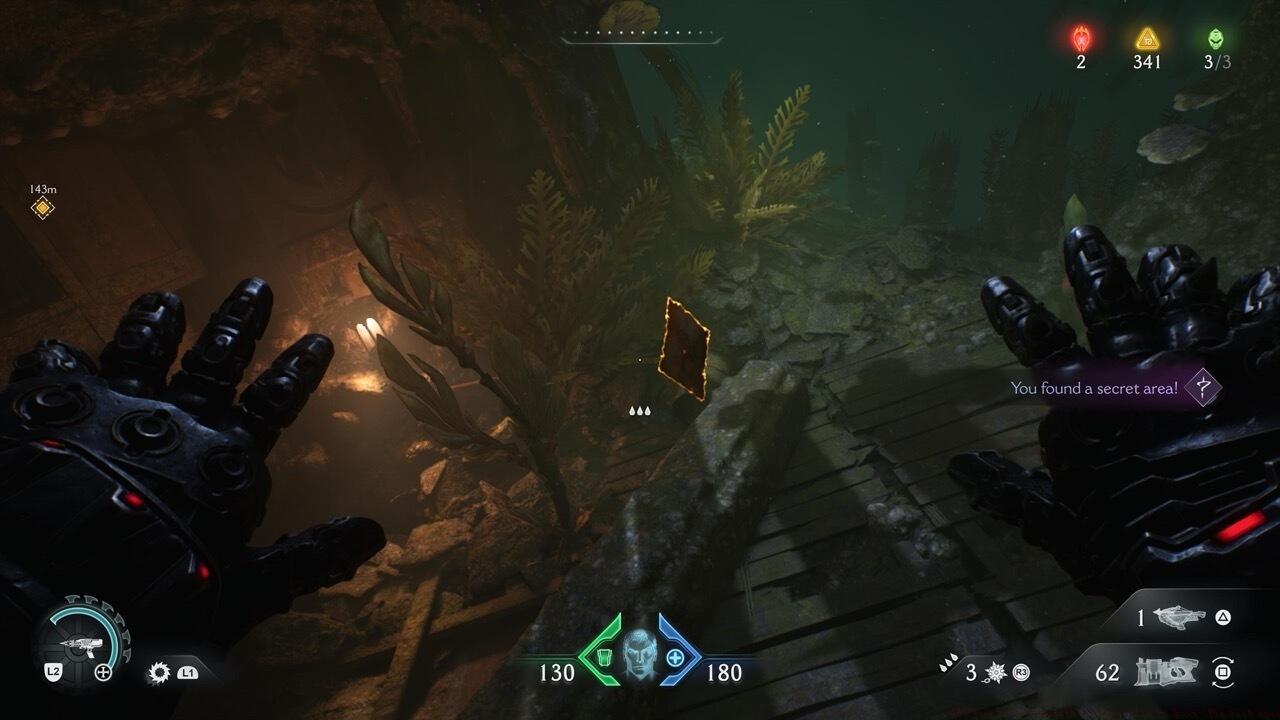Click the triangle button prompt for weapon swap

point(1220,618)
